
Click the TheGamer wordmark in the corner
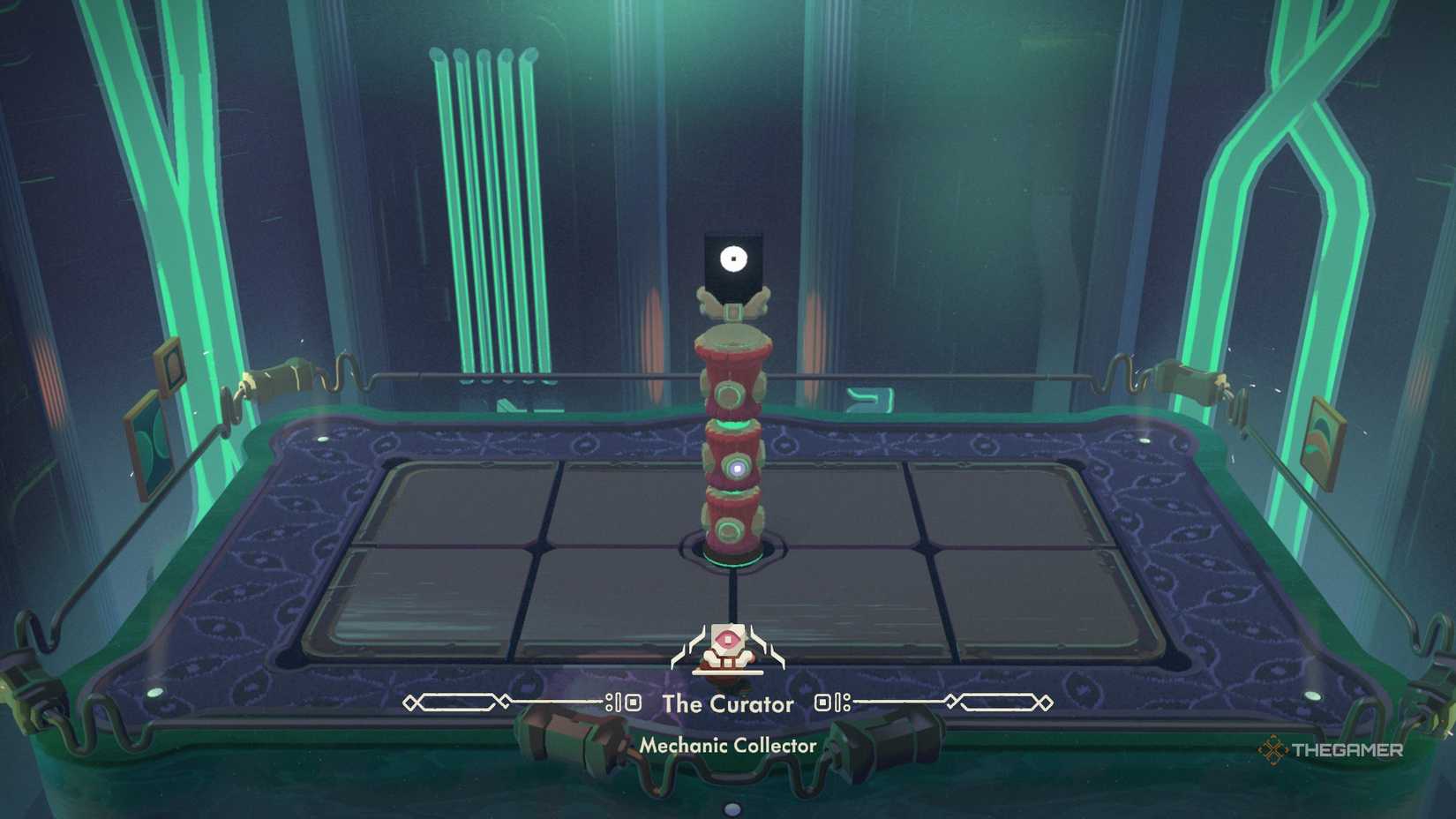click(x=1346, y=748)
